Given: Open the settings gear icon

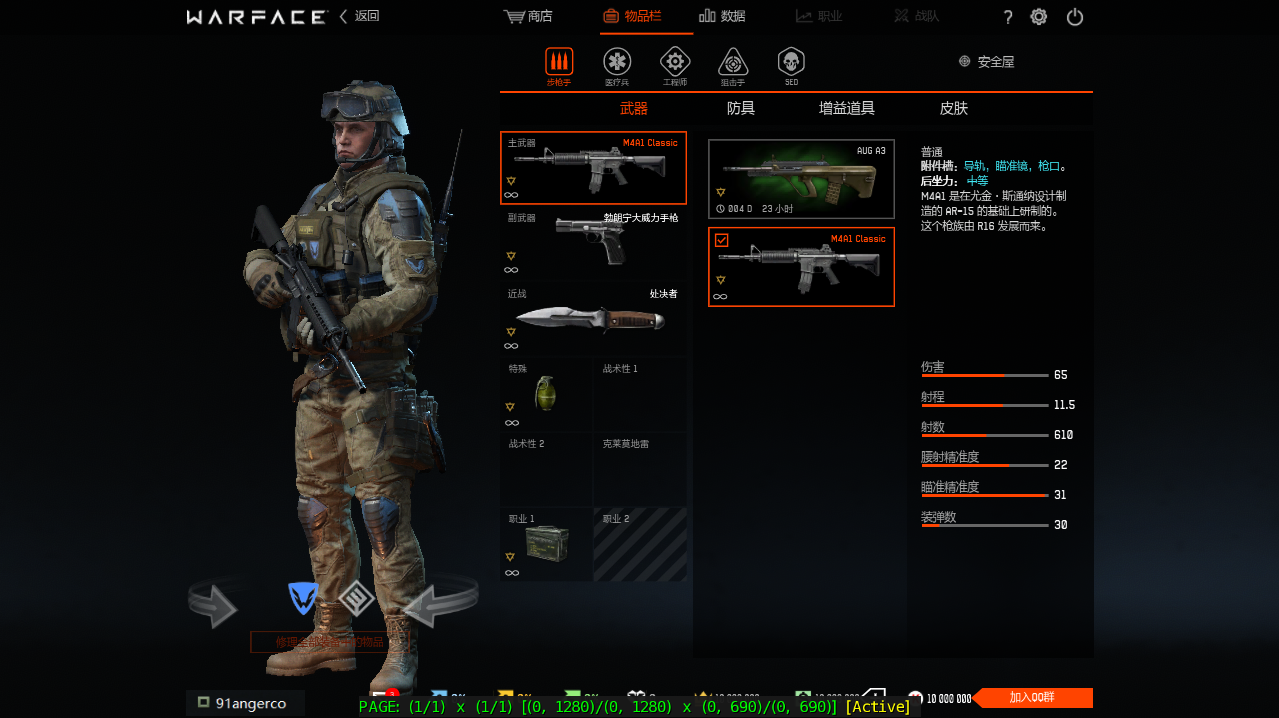Looking at the screenshot, I should pyautogui.click(x=1039, y=17).
